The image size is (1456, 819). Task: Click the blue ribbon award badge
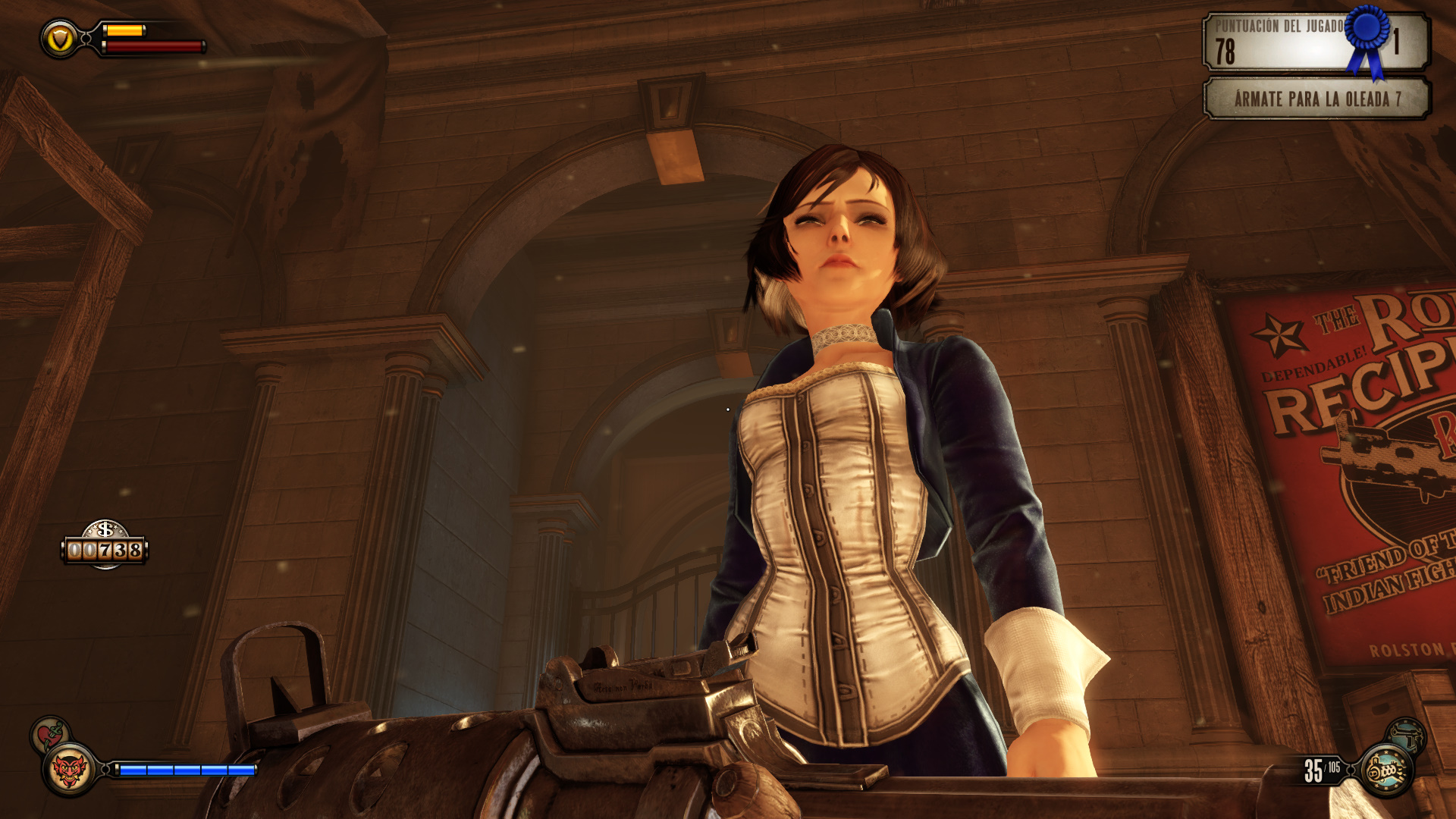pyautogui.click(x=1368, y=38)
